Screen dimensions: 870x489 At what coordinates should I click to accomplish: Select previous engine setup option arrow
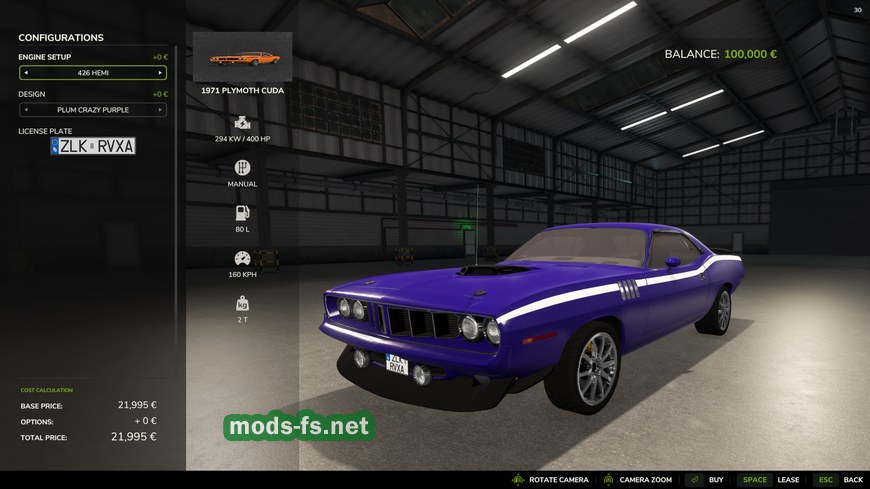click(x=26, y=73)
